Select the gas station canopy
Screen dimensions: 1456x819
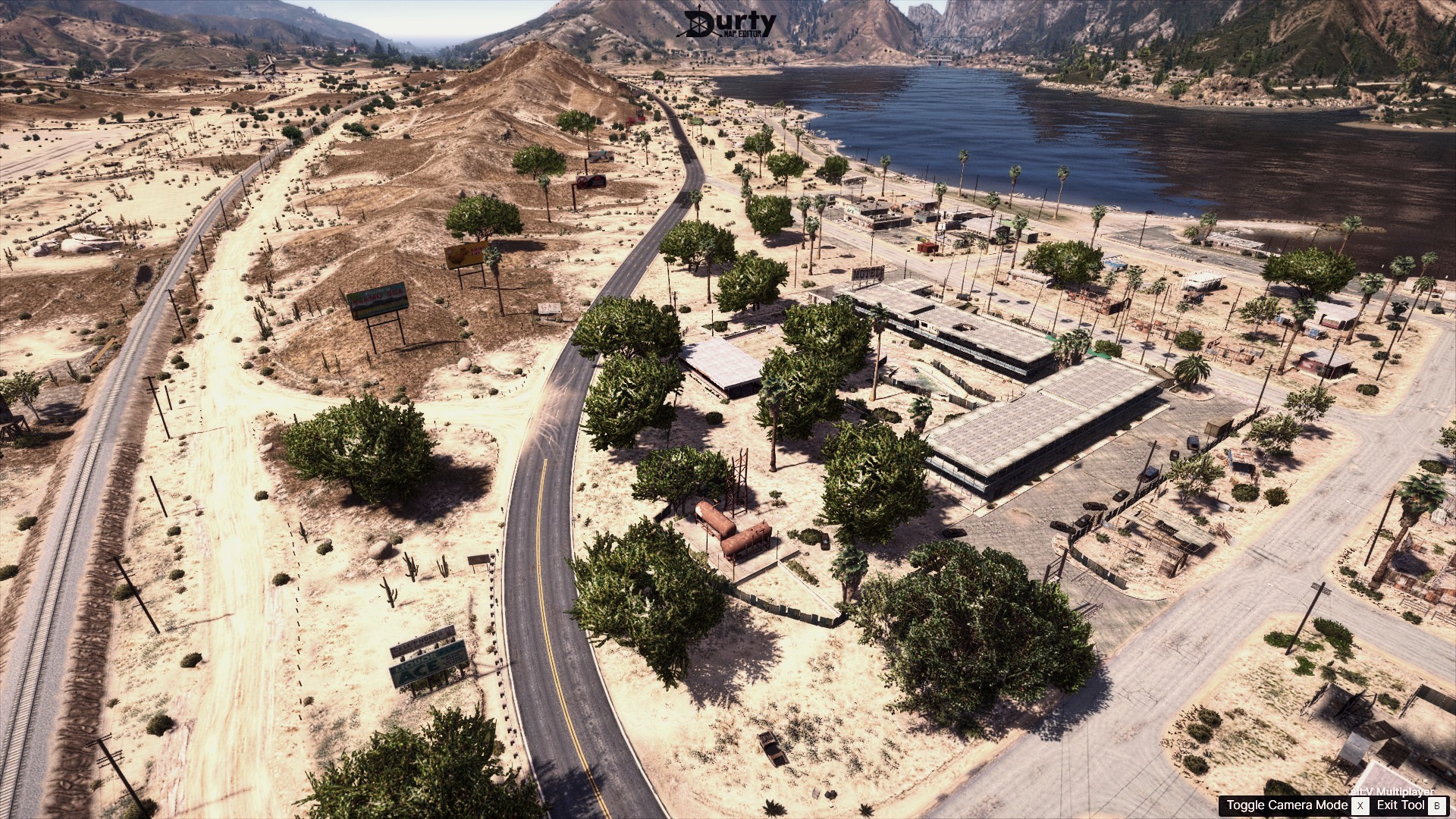point(724,362)
